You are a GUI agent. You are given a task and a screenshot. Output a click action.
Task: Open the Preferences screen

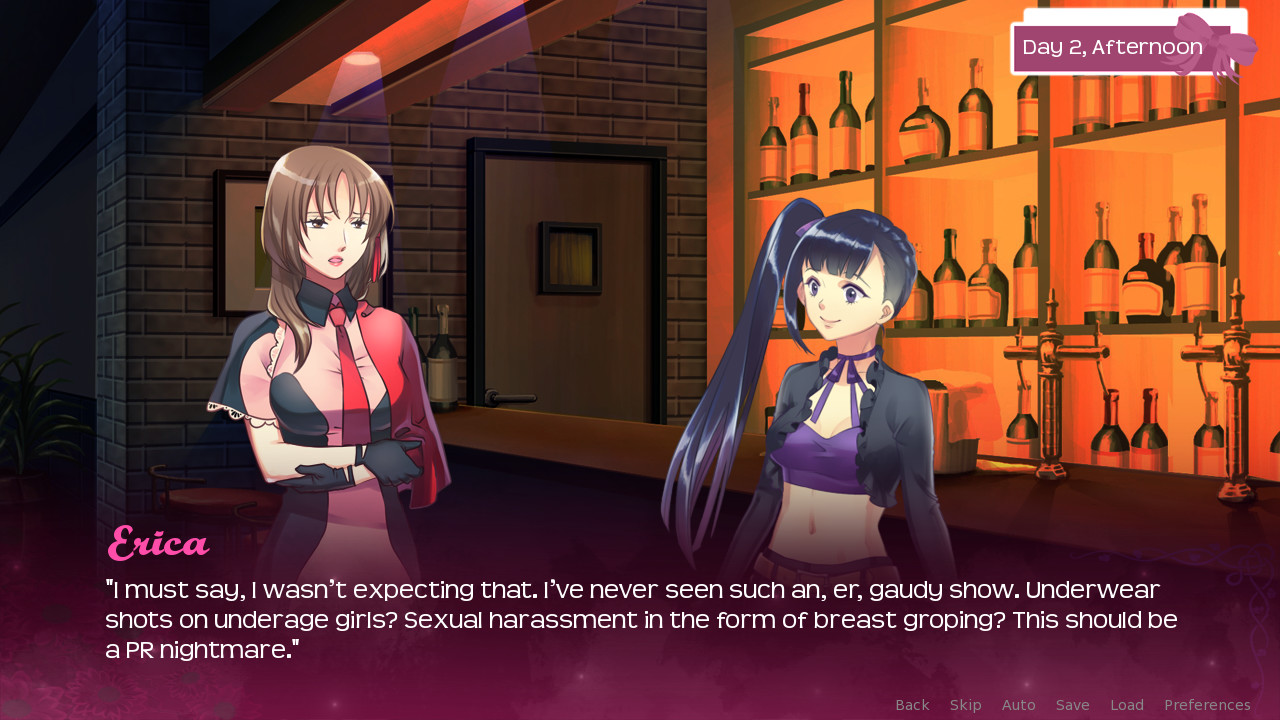pos(1206,705)
